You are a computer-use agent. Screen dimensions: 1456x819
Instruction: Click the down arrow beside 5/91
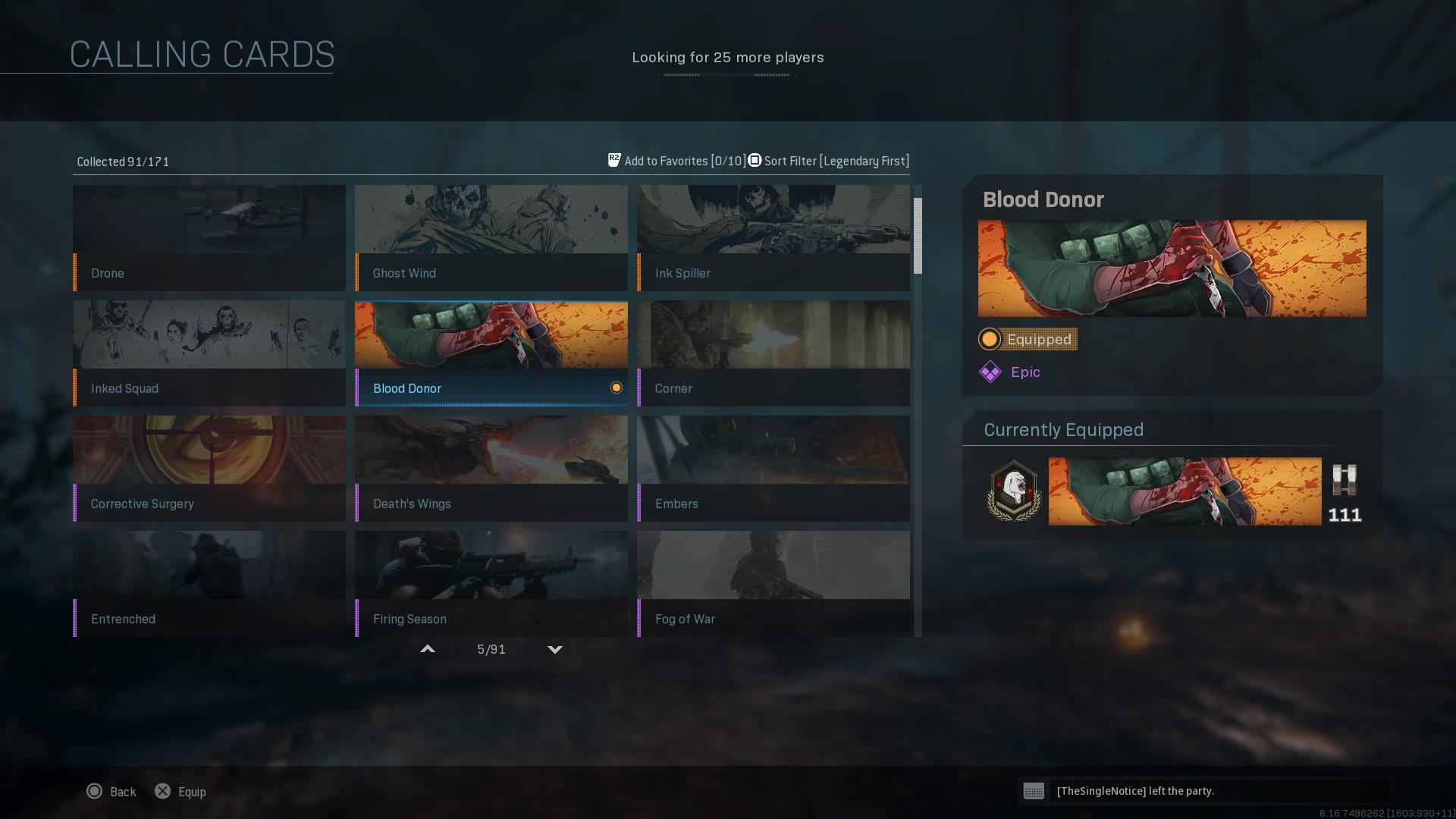click(555, 649)
